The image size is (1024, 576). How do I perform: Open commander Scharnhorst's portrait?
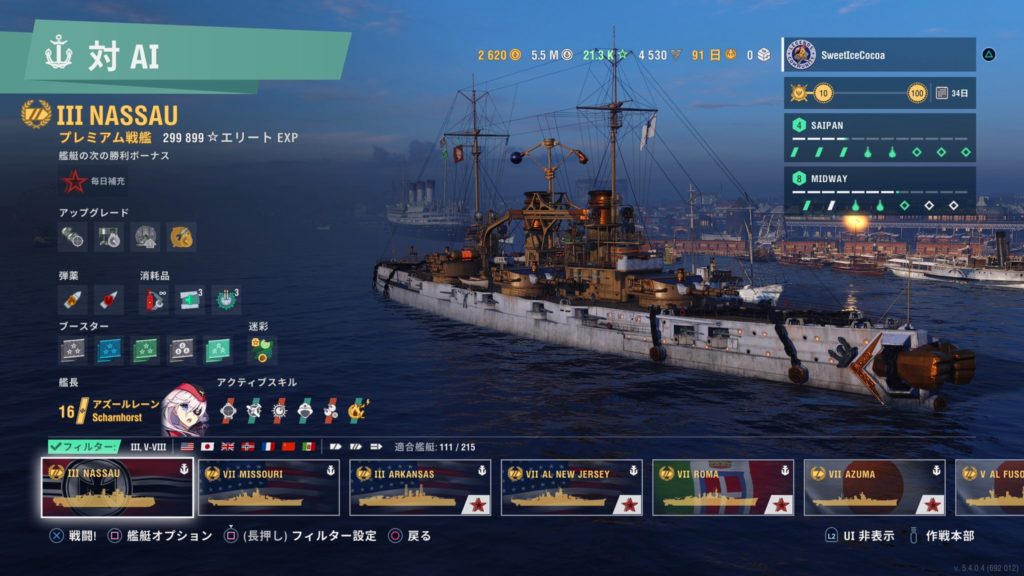coord(184,408)
